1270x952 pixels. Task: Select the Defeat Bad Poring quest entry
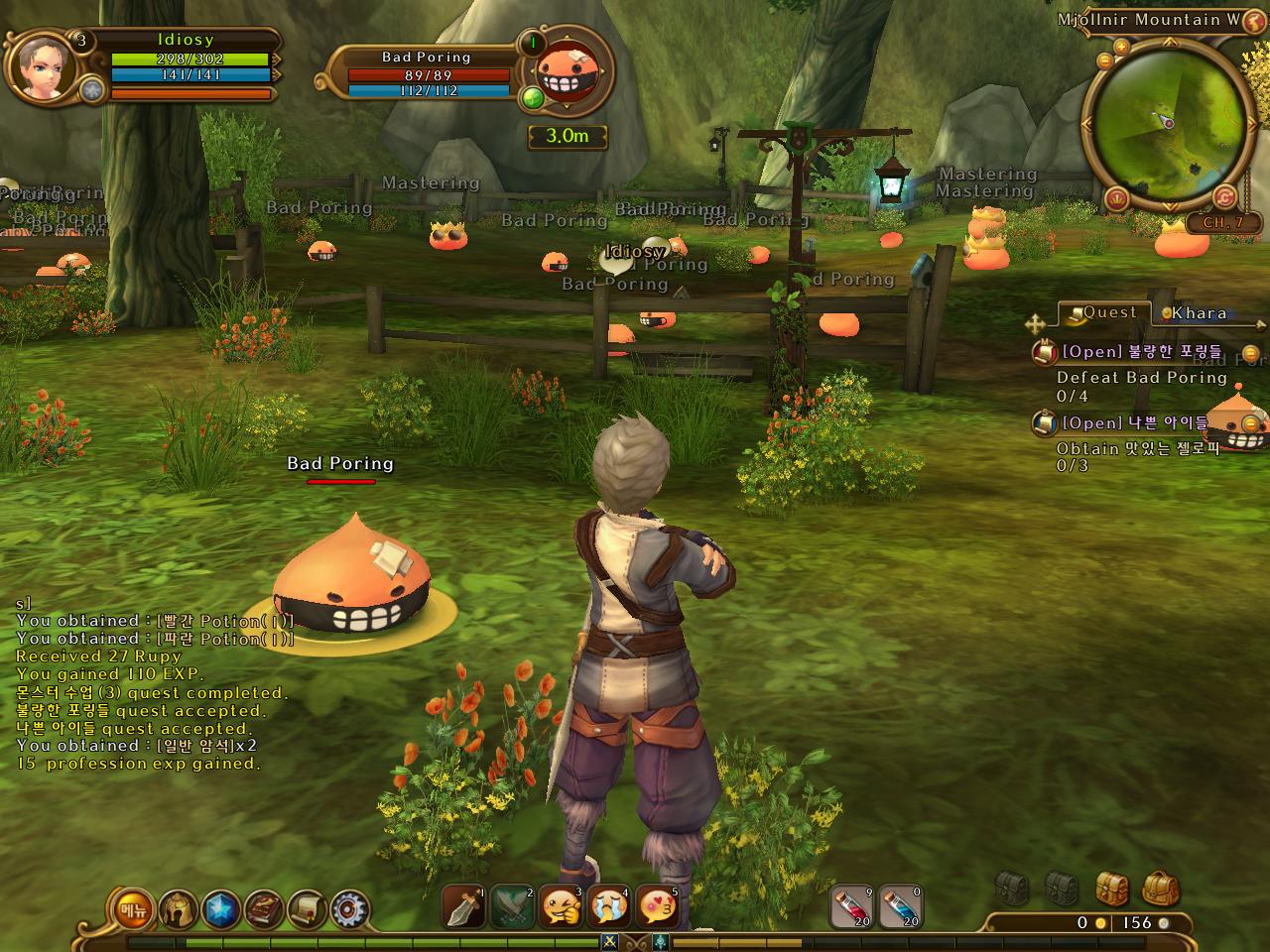coord(1141,377)
